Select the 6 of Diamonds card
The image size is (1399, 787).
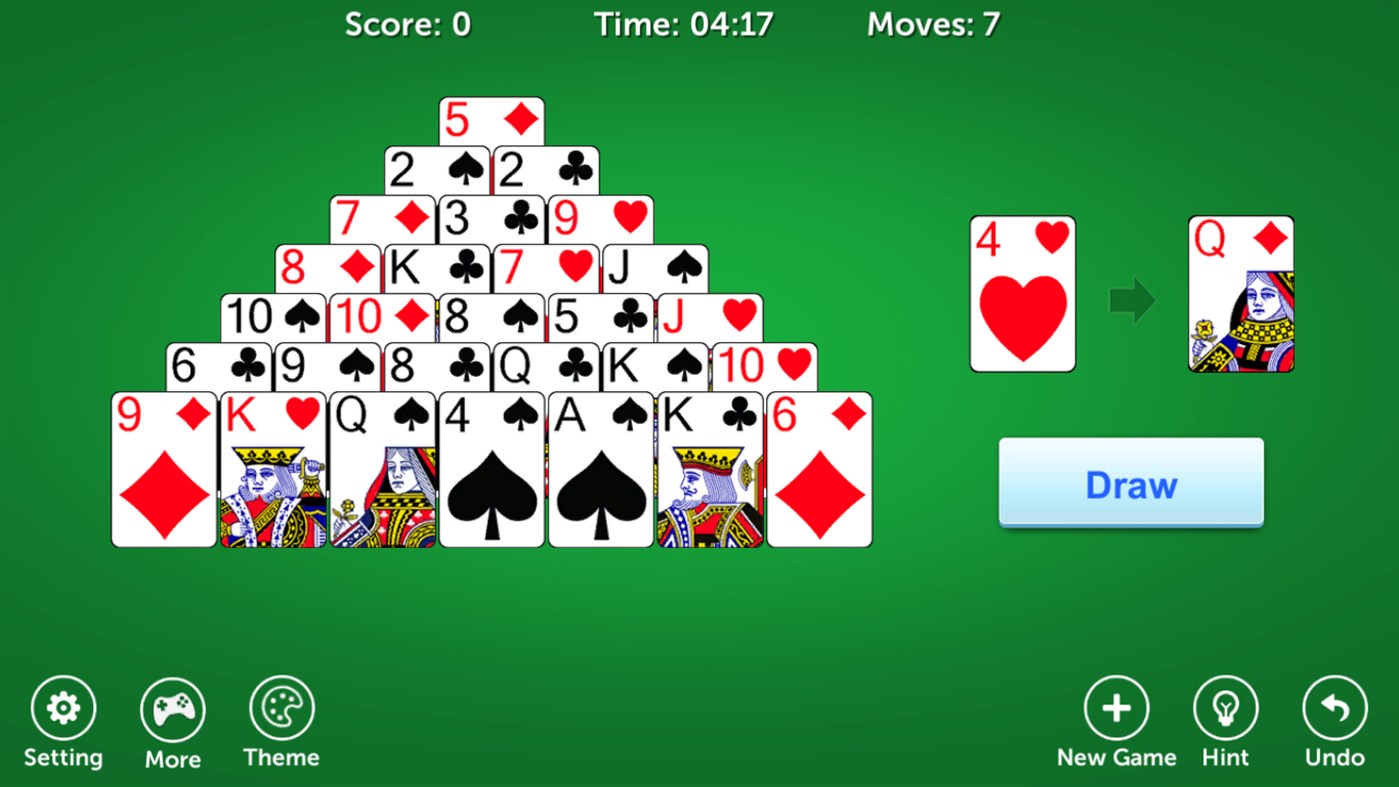tap(818, 468)
